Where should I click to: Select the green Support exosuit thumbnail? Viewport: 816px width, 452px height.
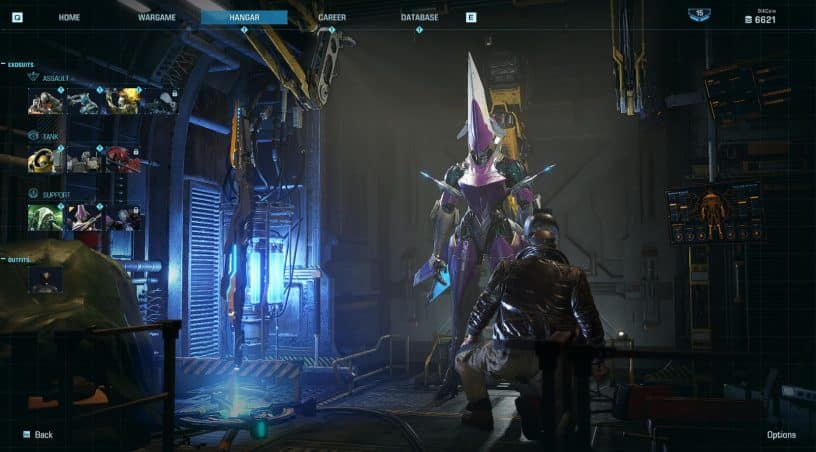(45, 217)
